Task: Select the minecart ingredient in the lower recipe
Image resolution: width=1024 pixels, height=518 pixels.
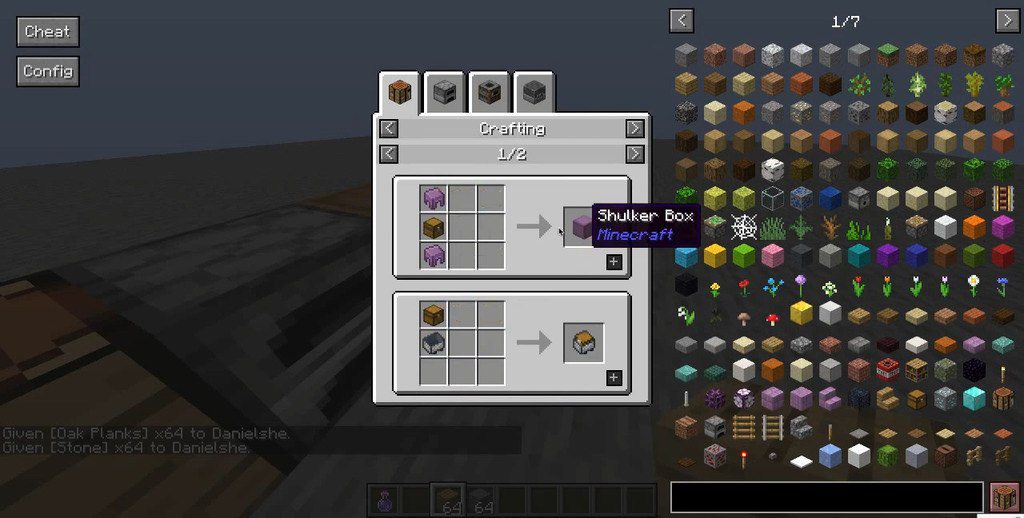Action: click(433, 343)
